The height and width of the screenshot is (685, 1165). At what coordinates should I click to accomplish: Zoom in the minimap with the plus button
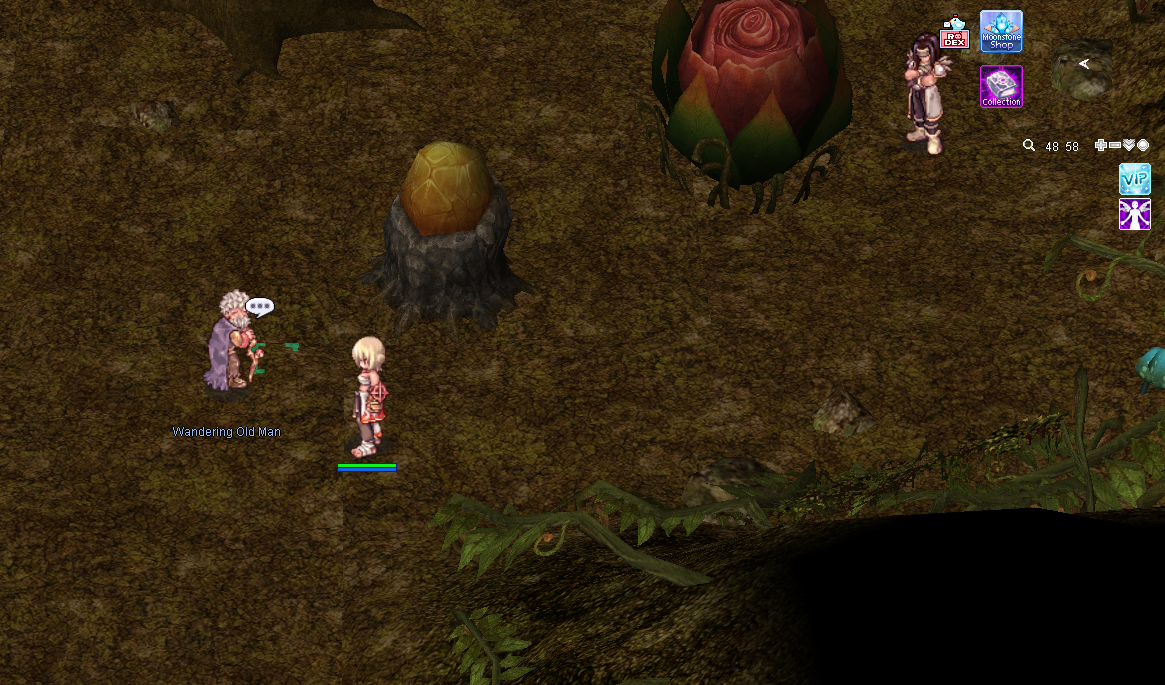tap(1101, 145)
